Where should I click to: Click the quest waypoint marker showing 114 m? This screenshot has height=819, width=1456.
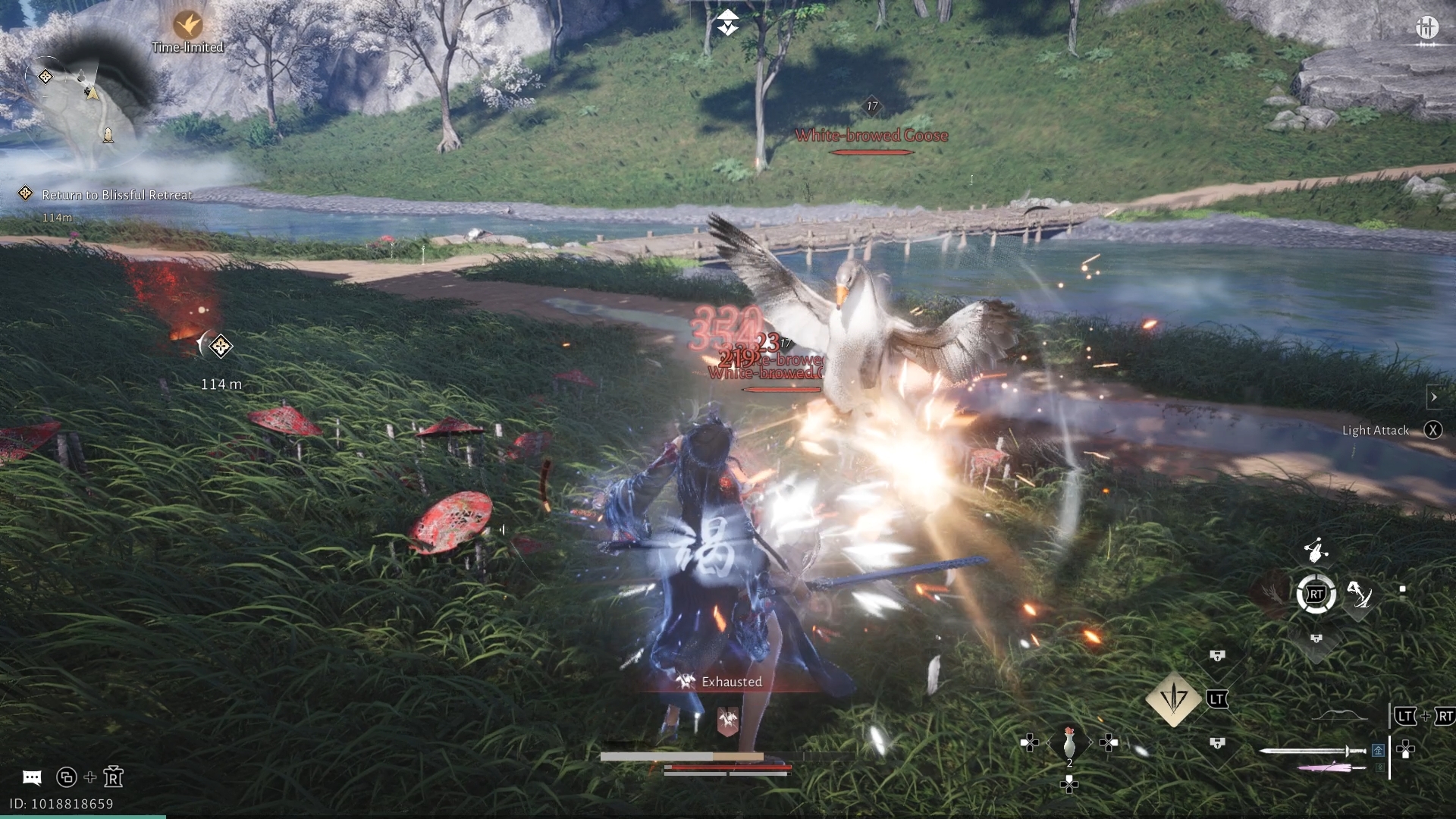point(220,347)
